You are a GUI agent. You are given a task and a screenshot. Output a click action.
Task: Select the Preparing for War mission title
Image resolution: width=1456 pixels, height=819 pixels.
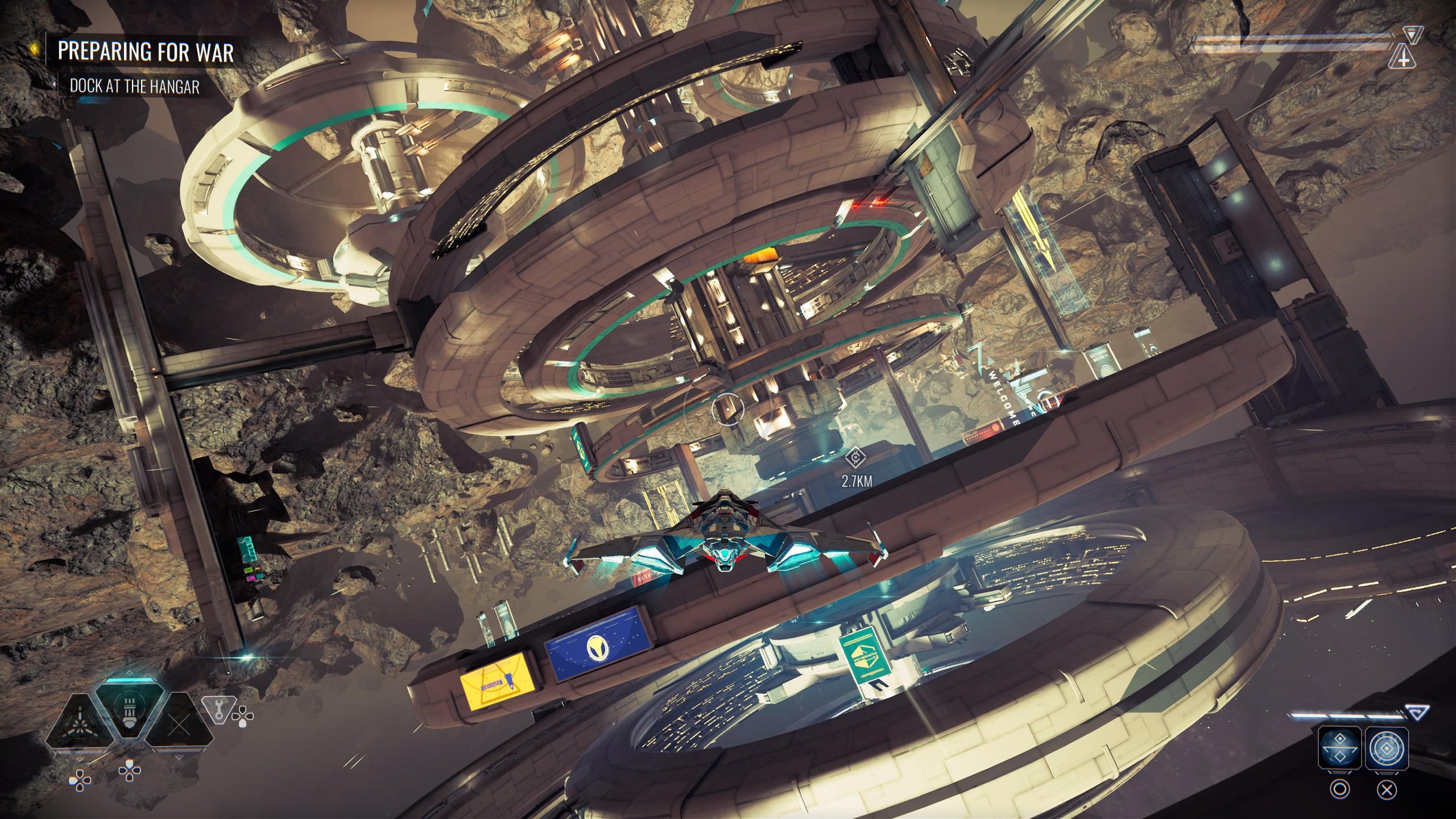(146, 52)
